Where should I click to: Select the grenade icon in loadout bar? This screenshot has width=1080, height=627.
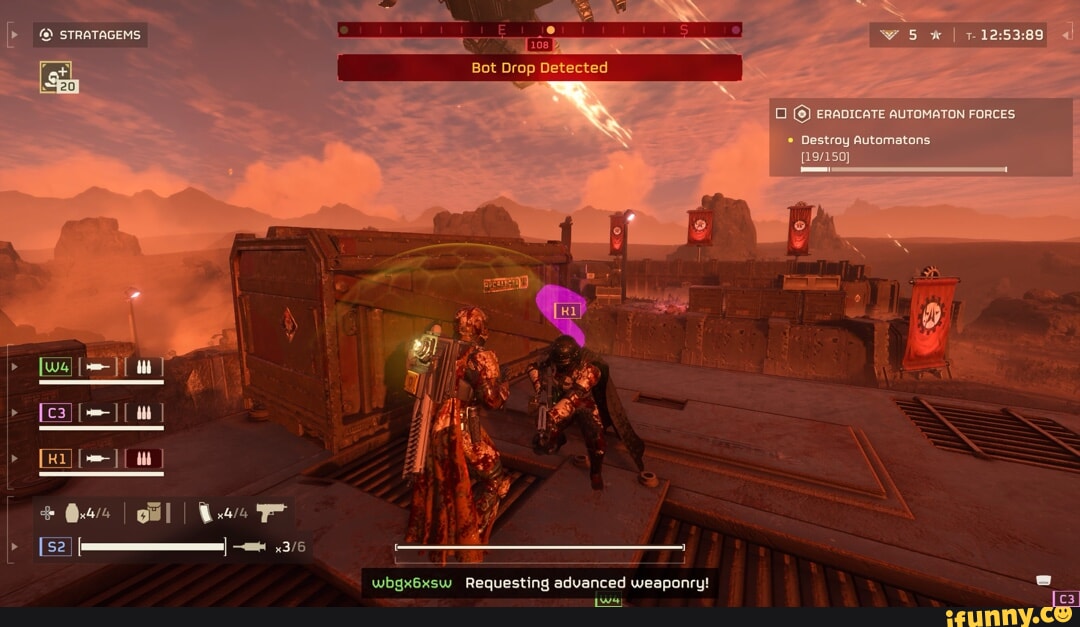click(72, 513)
